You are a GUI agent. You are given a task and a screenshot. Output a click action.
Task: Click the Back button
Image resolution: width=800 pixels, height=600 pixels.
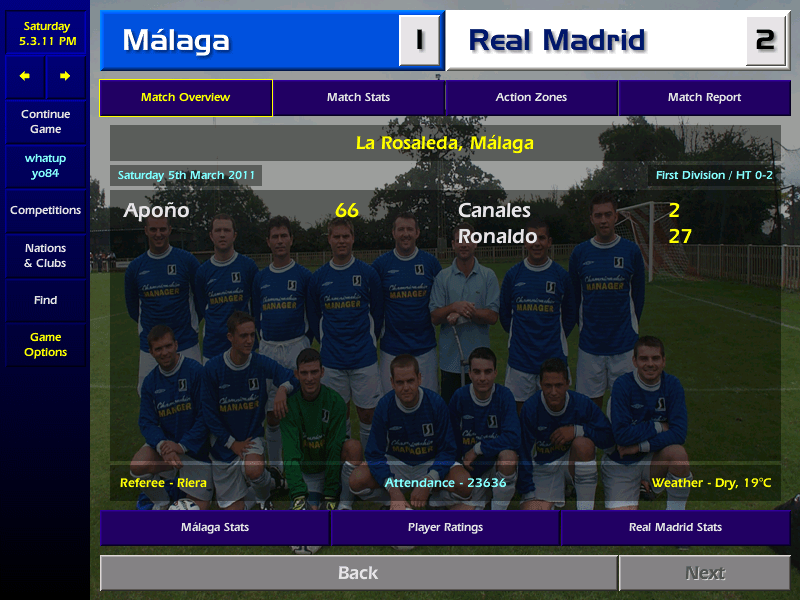click(x=358, y=573)
